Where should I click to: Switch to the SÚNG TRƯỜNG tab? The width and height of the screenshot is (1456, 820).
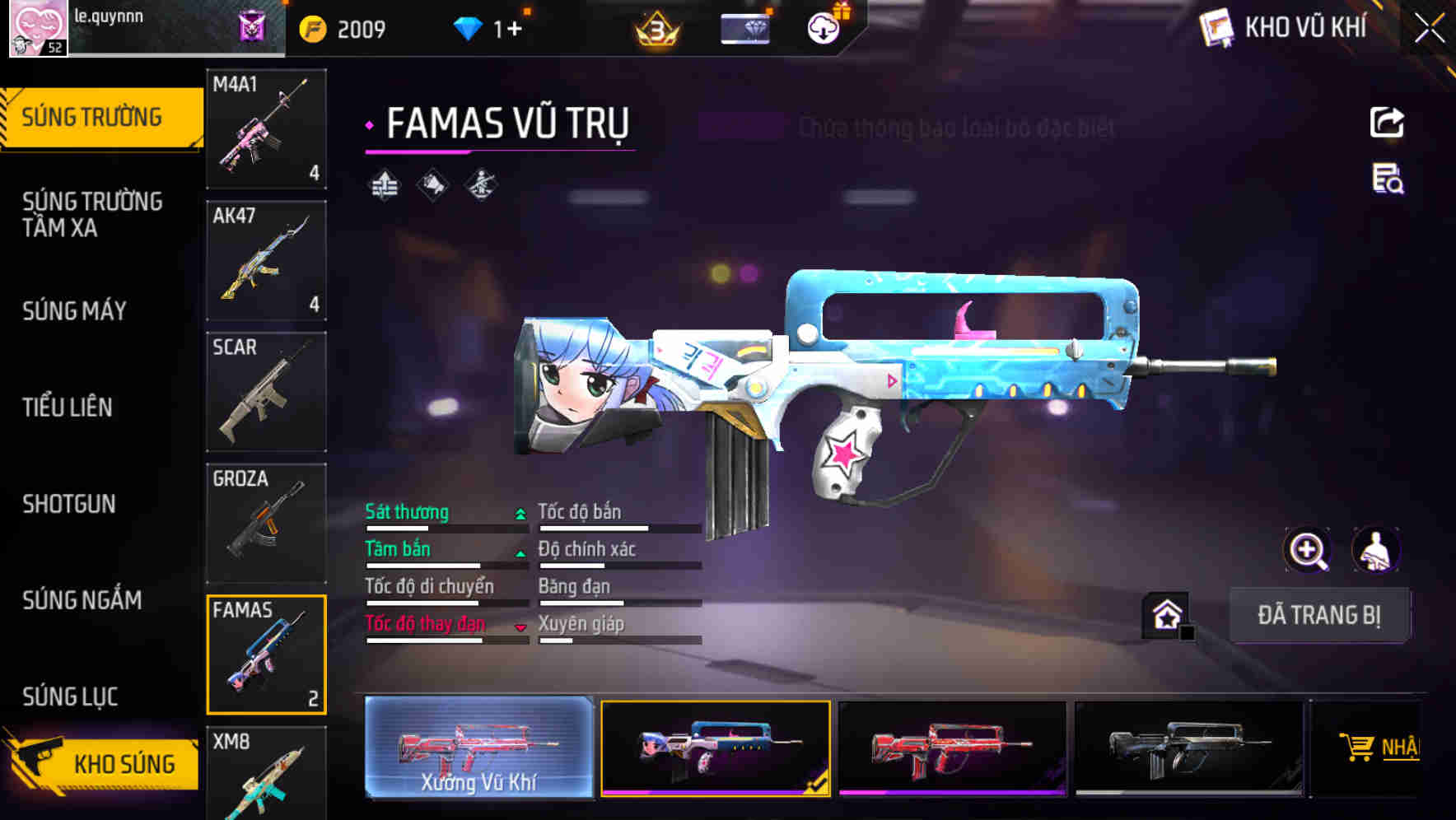coord(93,117)
